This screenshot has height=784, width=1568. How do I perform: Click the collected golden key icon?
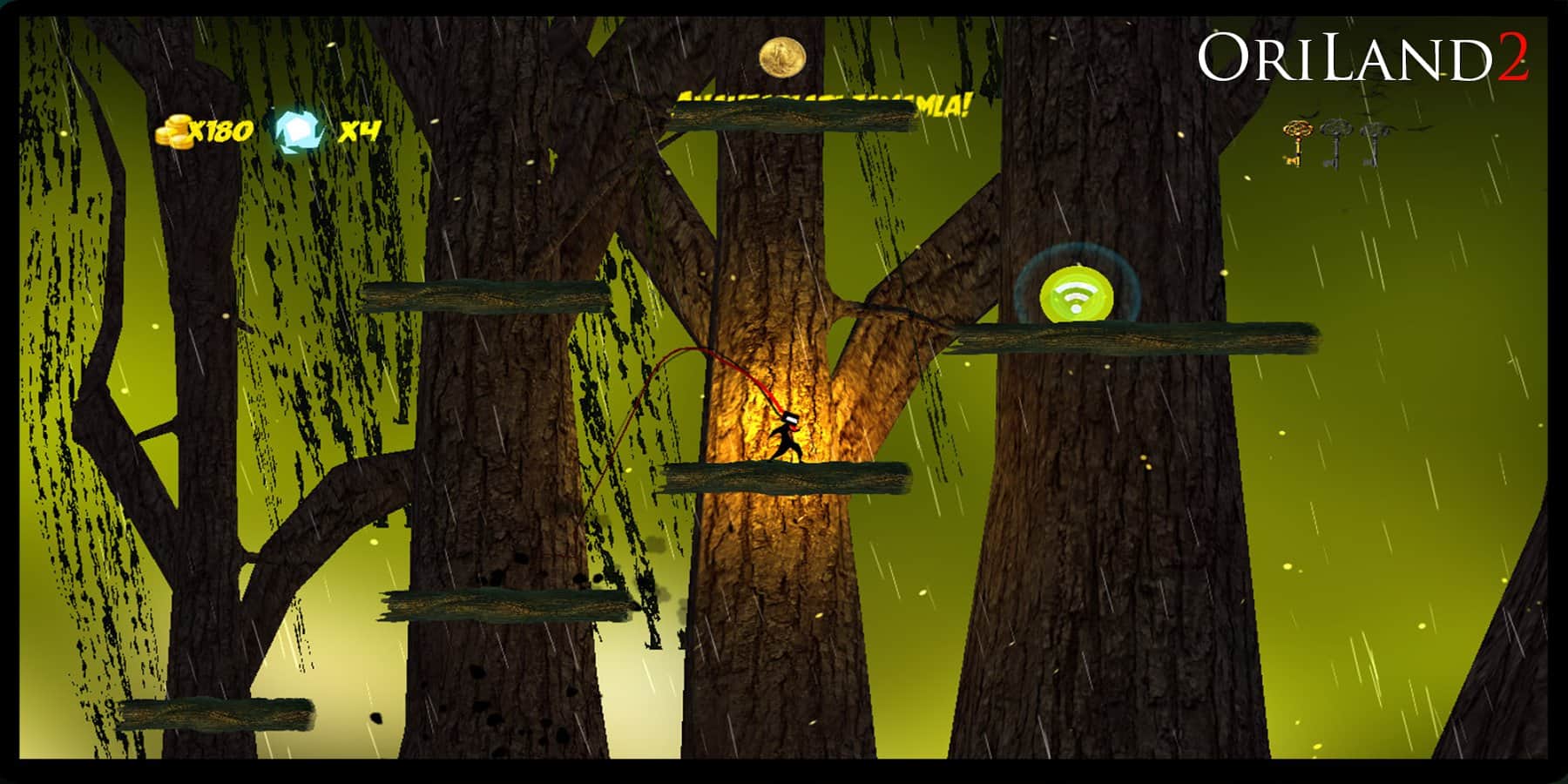tap(1296, 142)
